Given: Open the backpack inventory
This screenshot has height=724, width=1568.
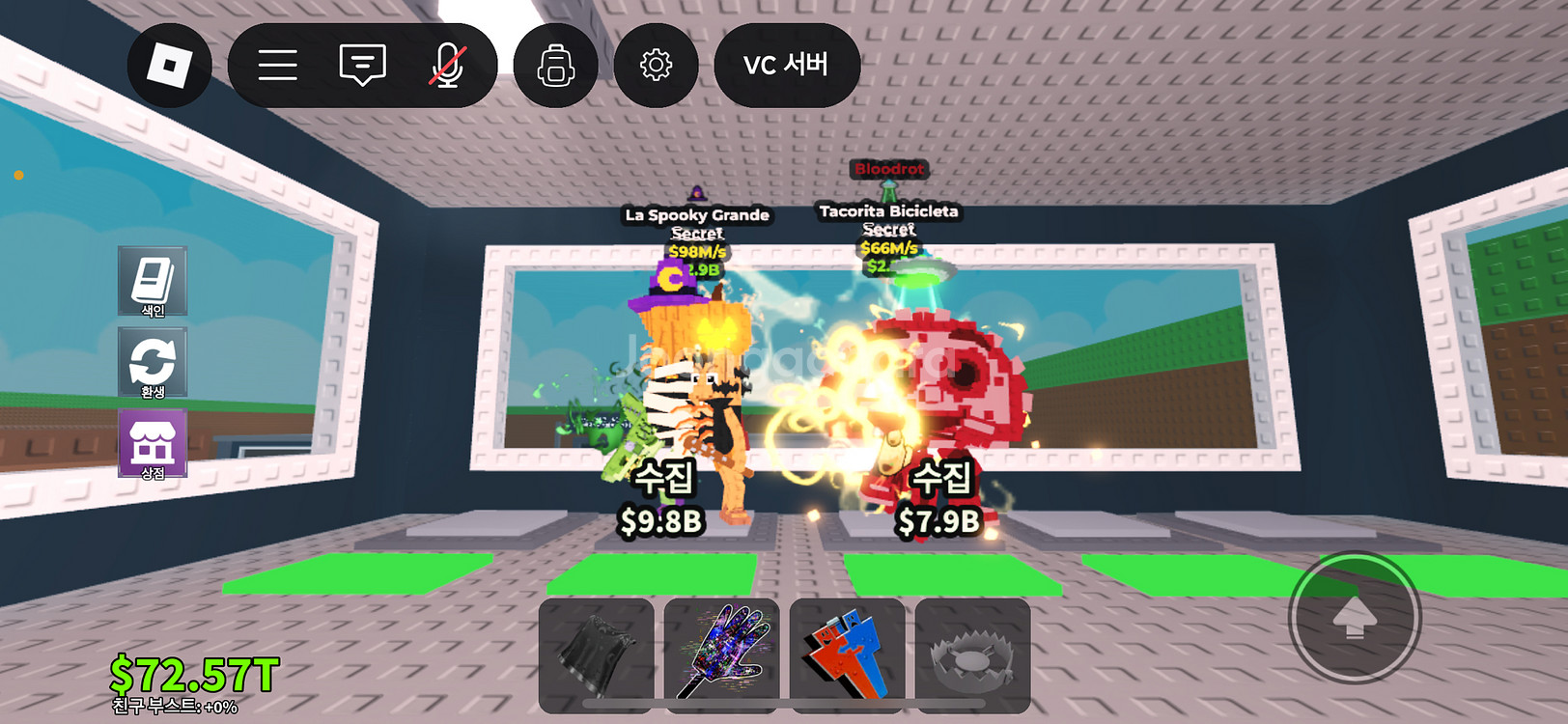Looking at the screenshot, I should pos(555,66).
